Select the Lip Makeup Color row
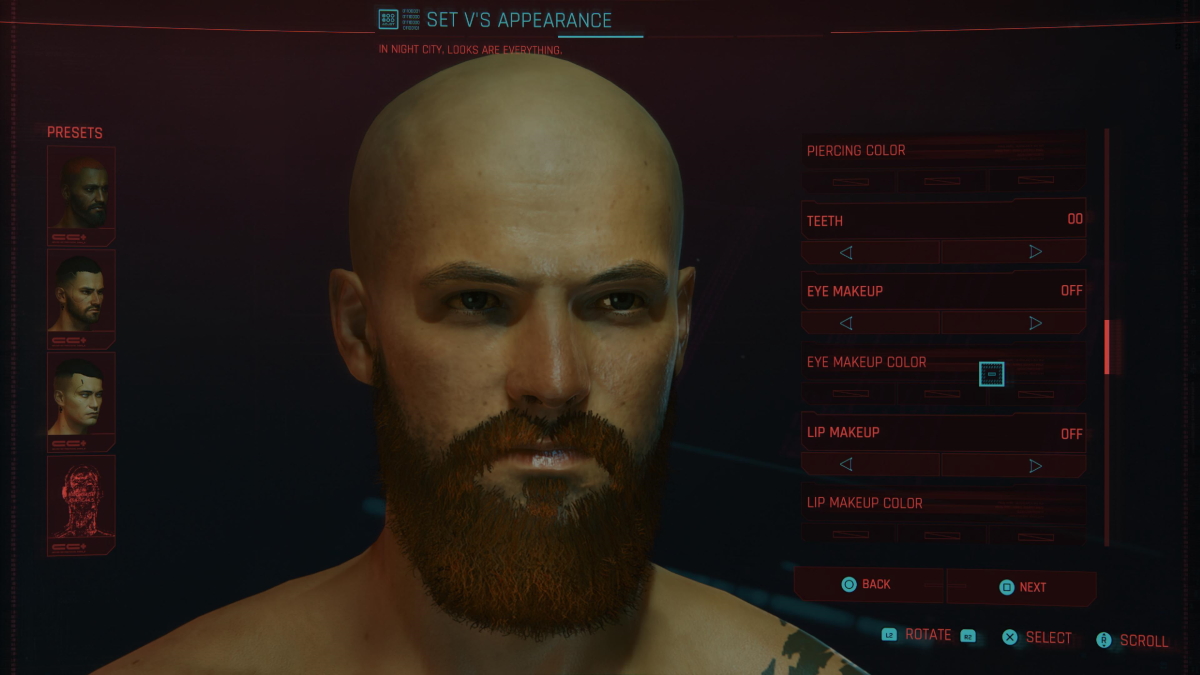 click(943, 503)
